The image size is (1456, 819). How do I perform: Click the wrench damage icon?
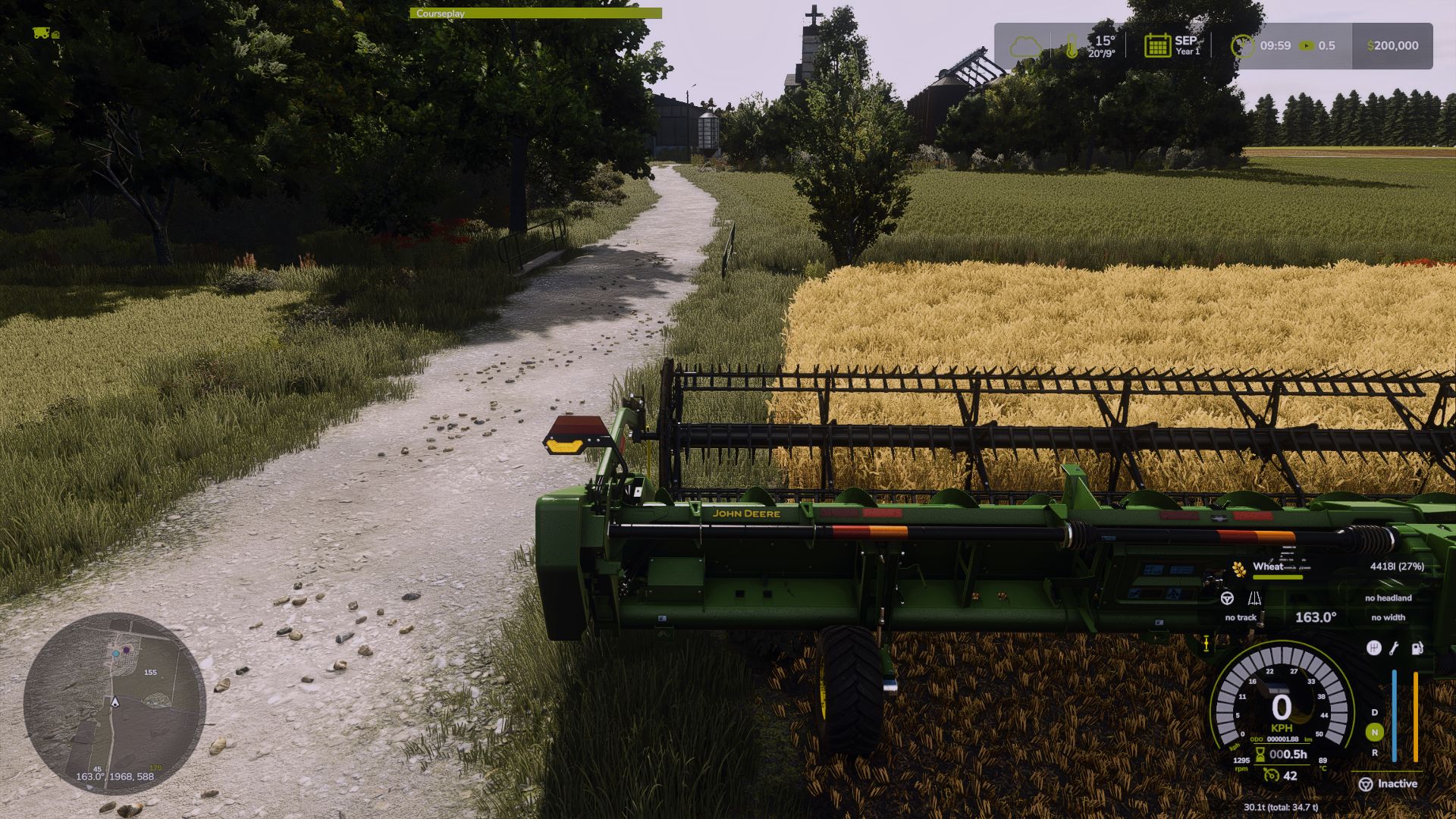tap(1394, 648)
